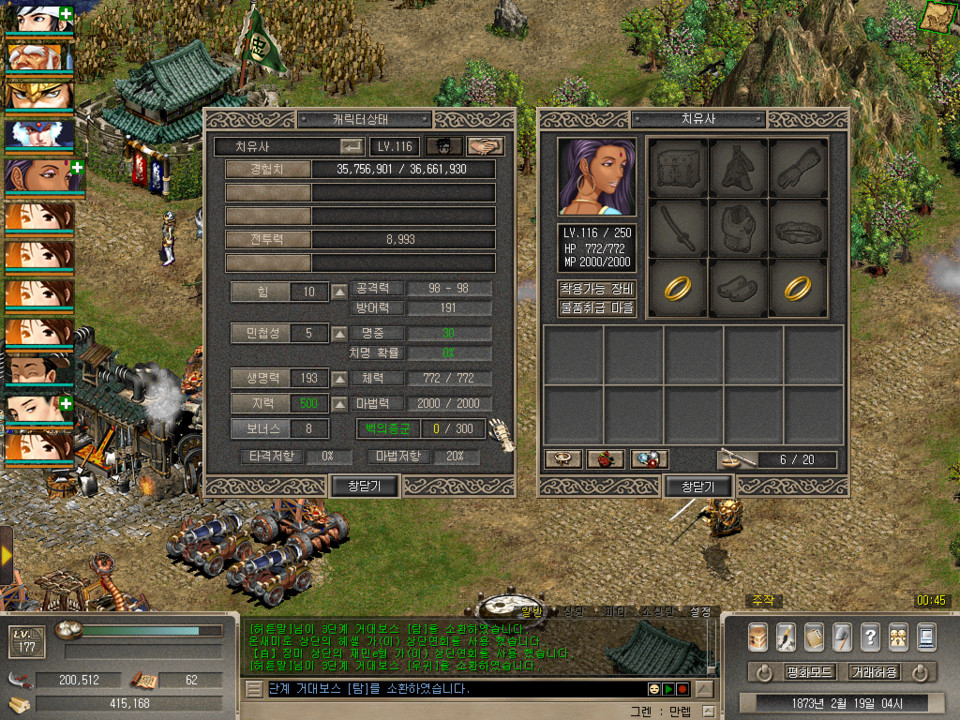Click the computer monitor icon in bottom menu
Viewport: 960px width, 720px height.
click(x=926, y=636)
